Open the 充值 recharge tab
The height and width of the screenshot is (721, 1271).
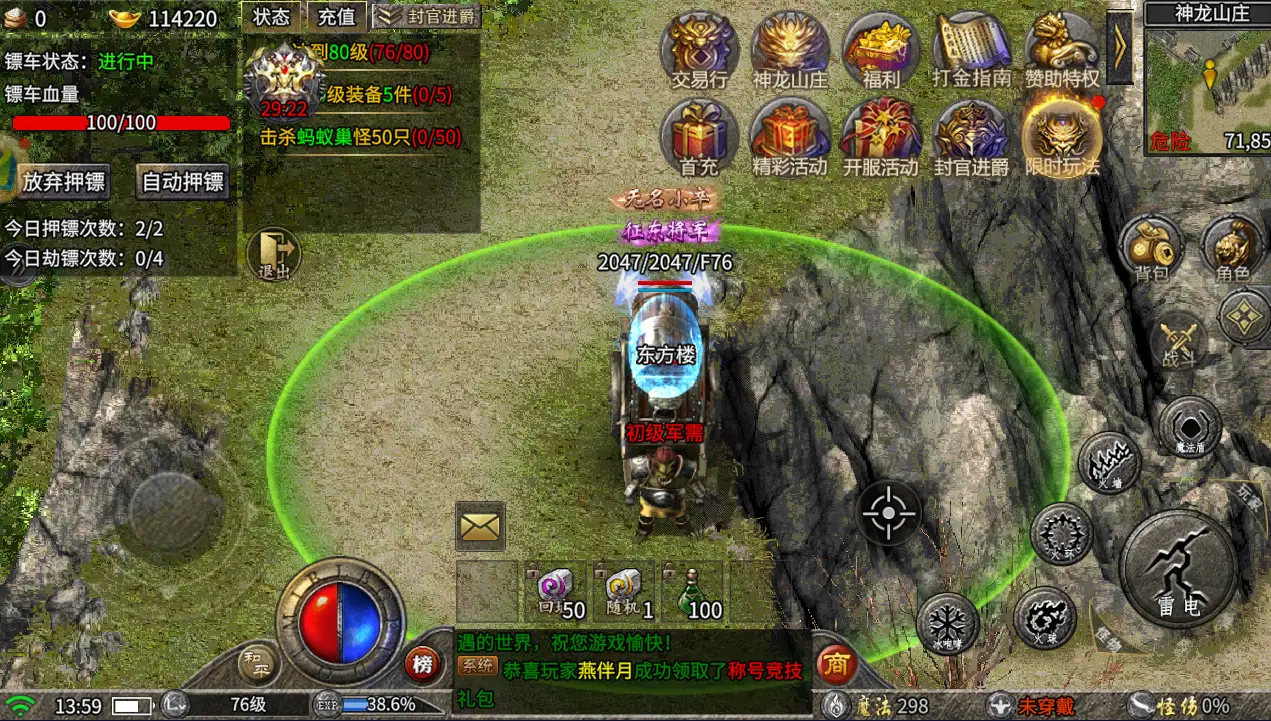(337, 16)
